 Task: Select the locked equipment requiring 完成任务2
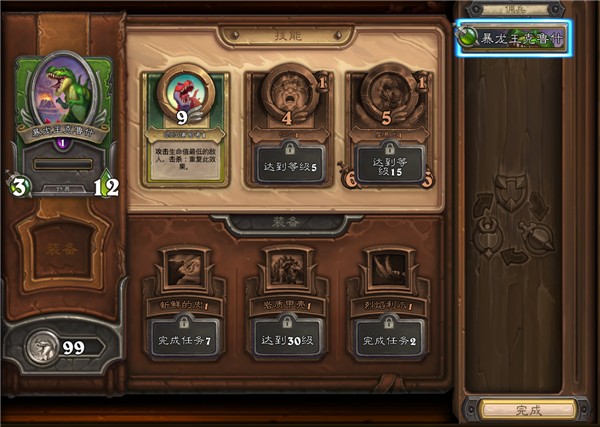[x=387, y=304]
